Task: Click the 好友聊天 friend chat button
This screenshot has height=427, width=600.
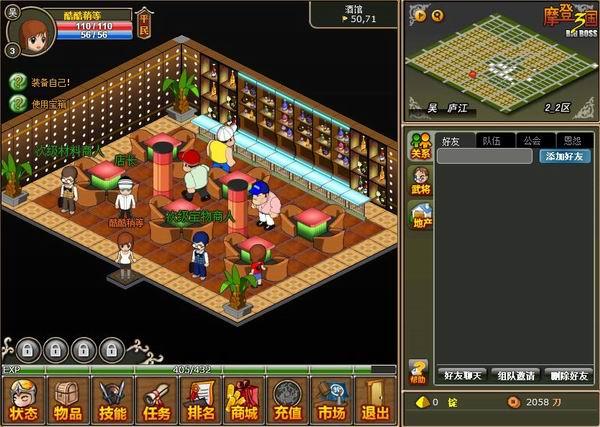Action: (x=463, y=375)
